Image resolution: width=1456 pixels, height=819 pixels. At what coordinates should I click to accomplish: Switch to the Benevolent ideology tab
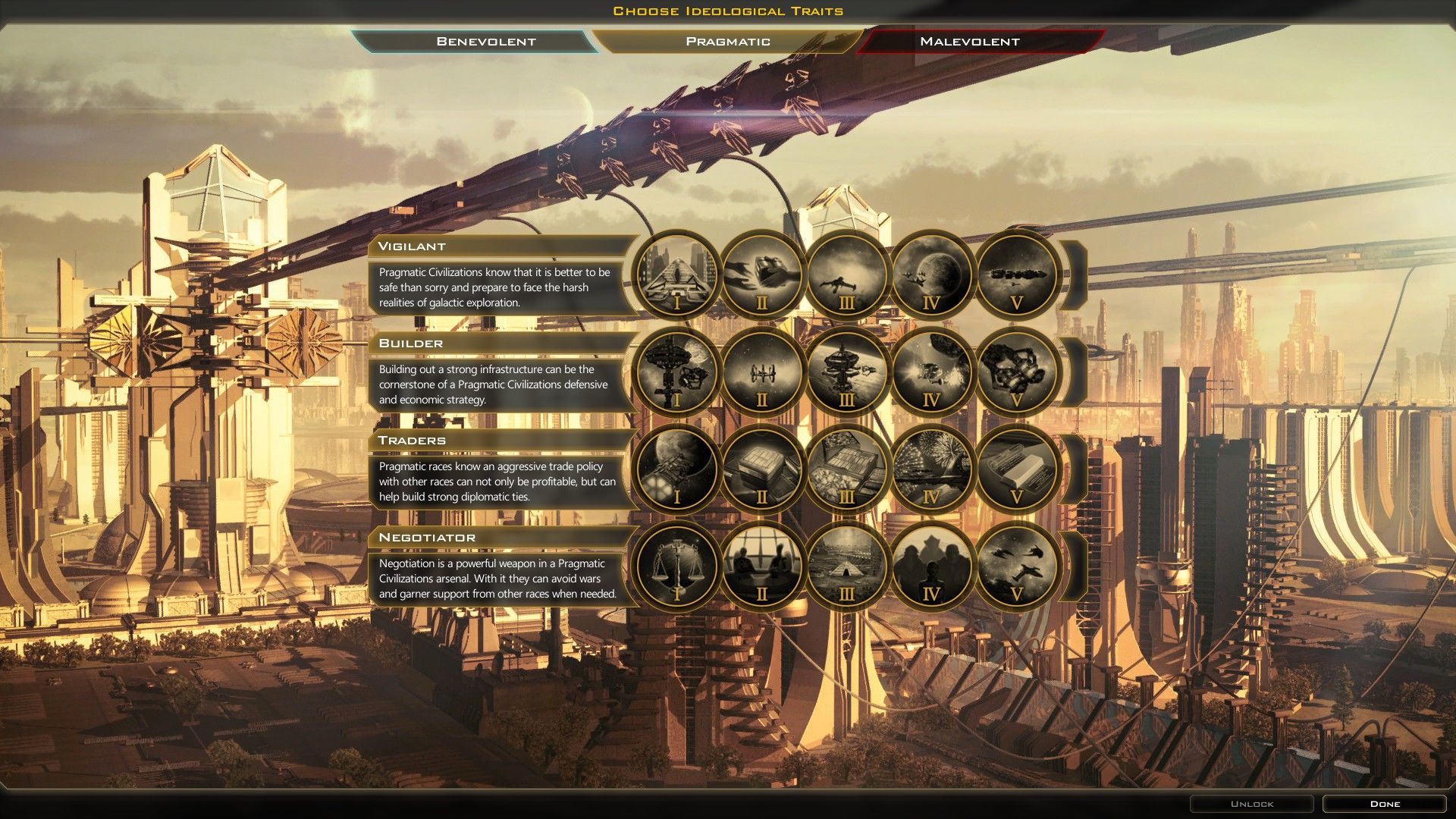click(x=485, y=42)
